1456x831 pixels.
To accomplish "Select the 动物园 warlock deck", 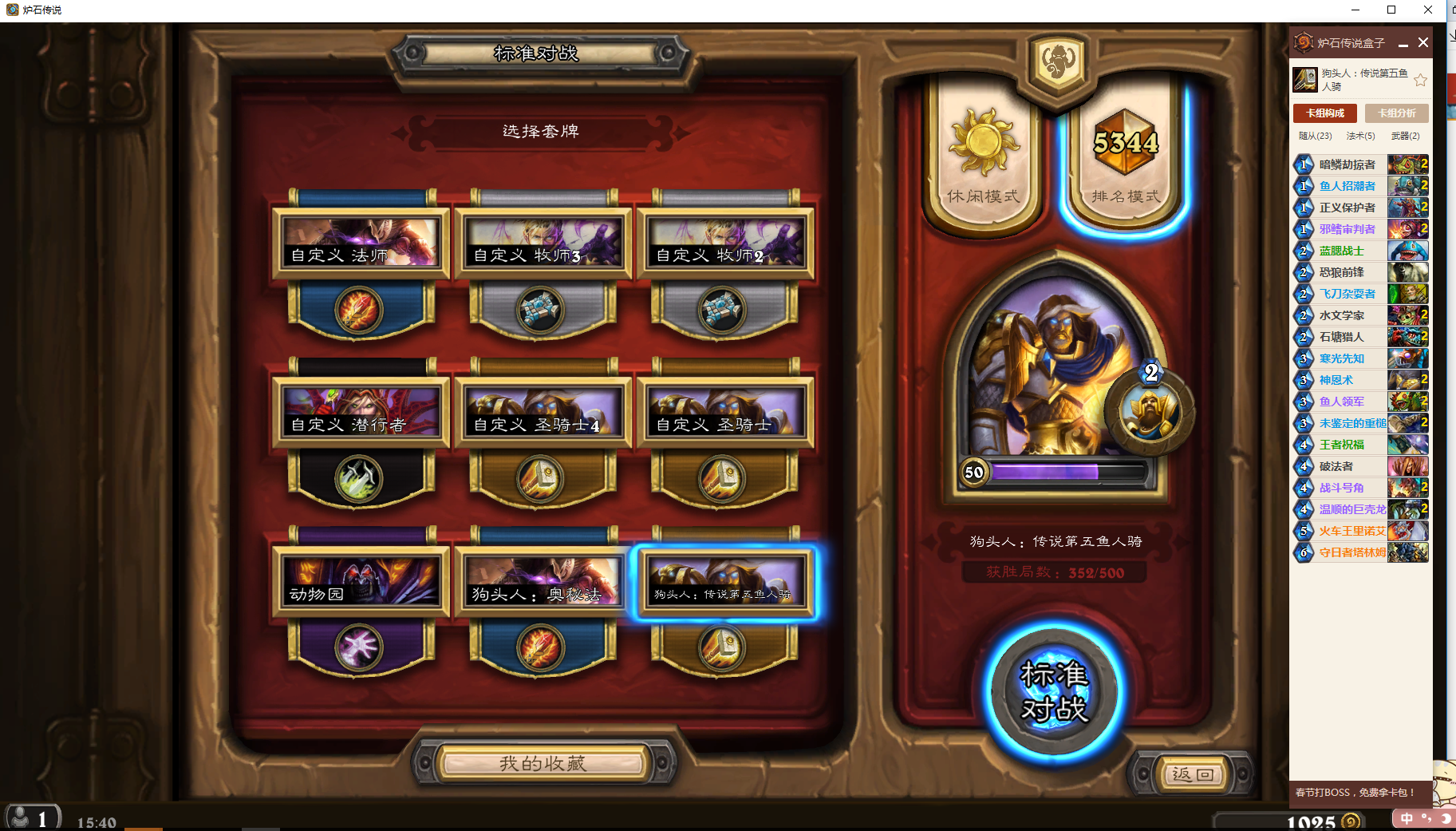I will tap(361, 582).
